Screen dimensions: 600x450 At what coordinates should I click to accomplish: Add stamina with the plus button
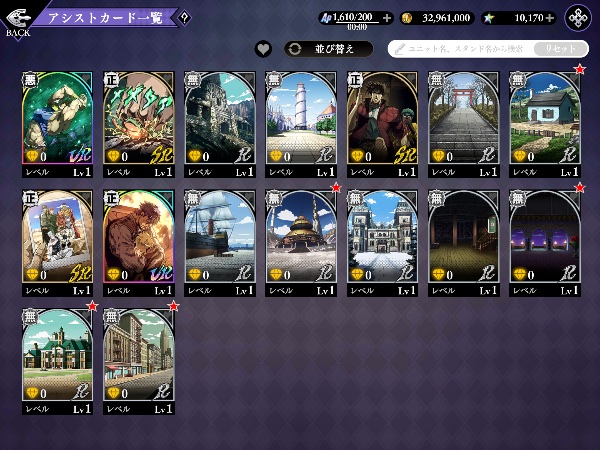point(386,18)
